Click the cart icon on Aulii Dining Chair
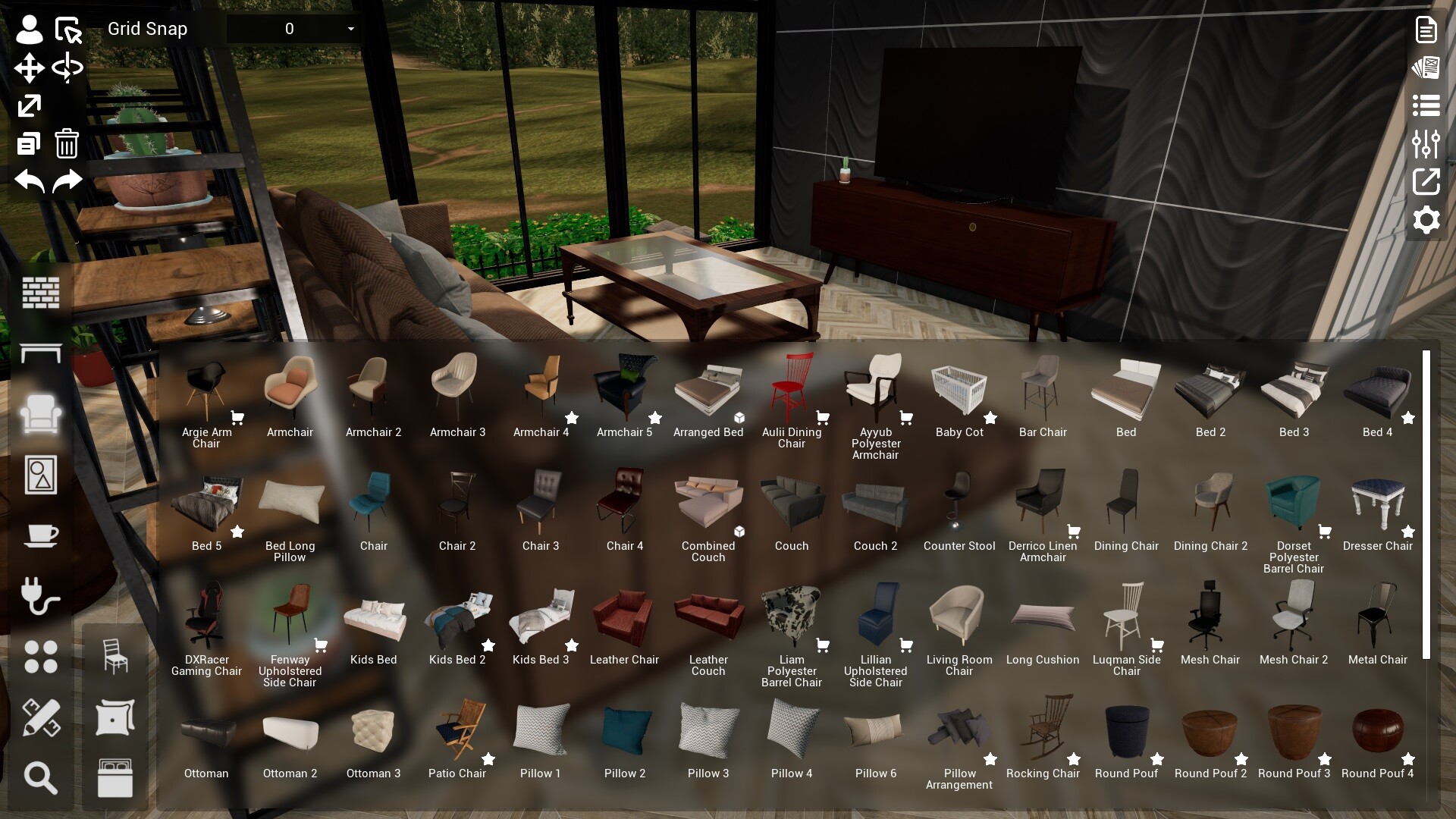 (x=823, y=418)
